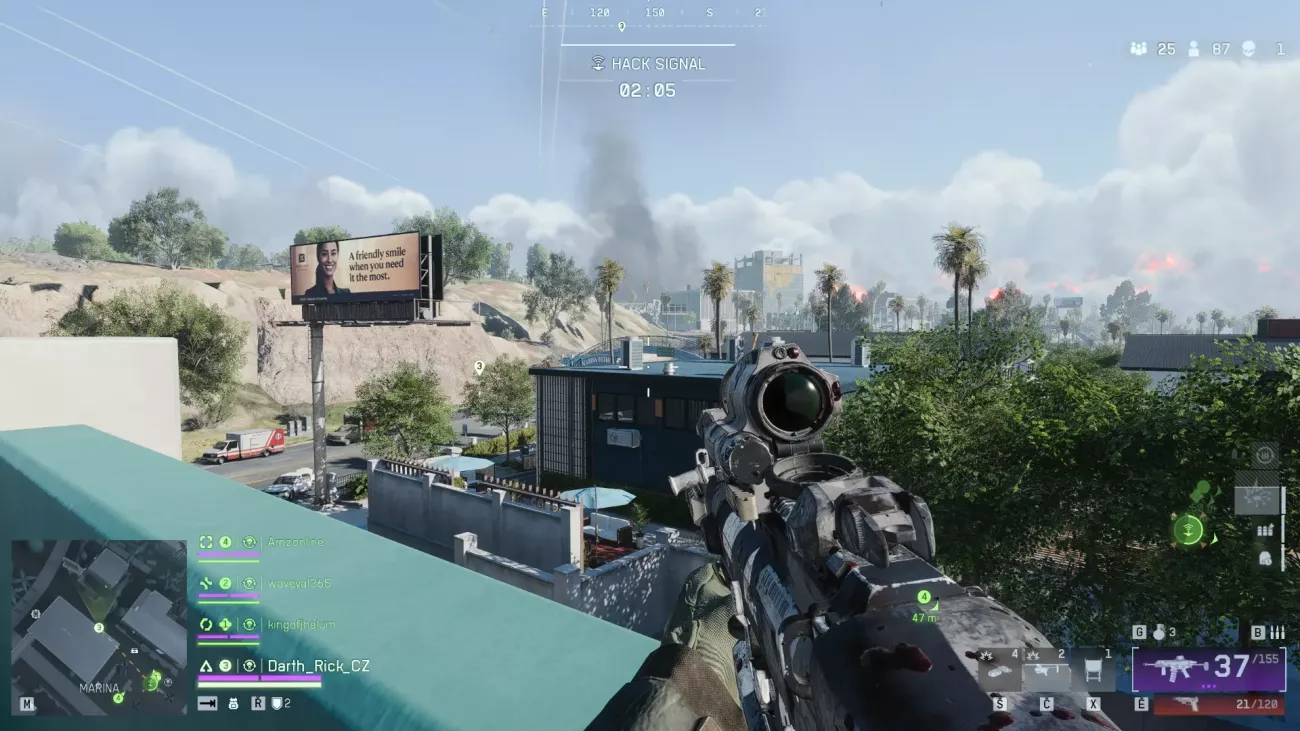Click the Hack Signal objective tracker

[x=648, y=64]
